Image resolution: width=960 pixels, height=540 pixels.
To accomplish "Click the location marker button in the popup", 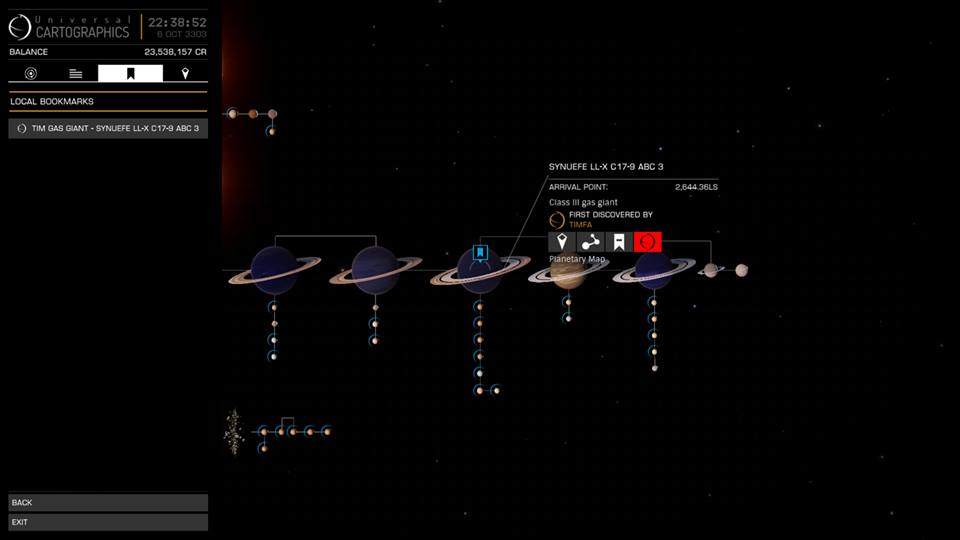I will [562, 242].
